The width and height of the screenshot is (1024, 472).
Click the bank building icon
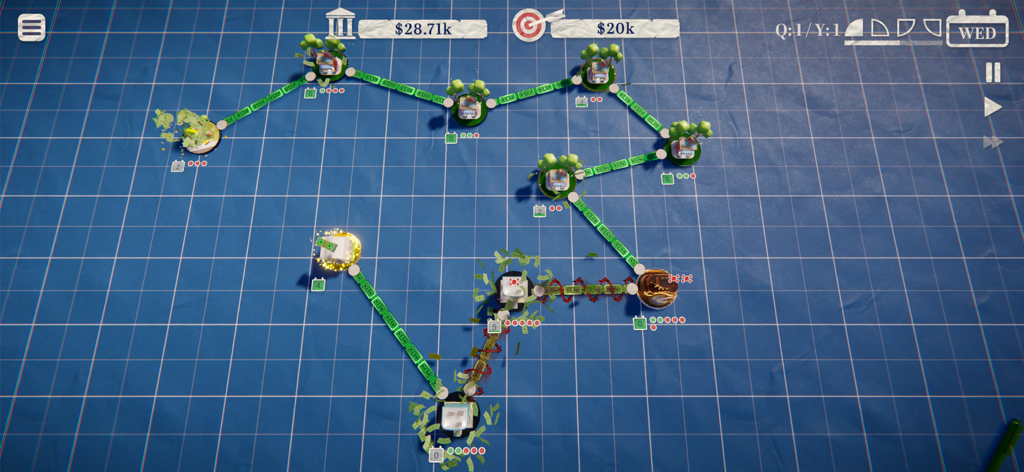[x=341, y=24]
